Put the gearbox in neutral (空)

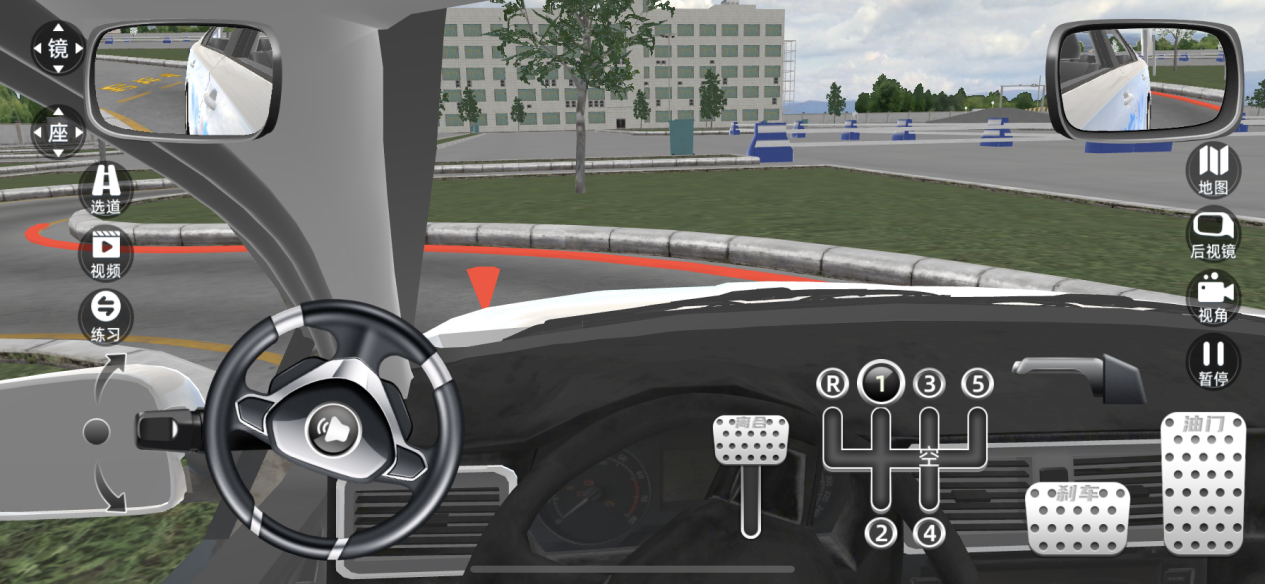930,457
